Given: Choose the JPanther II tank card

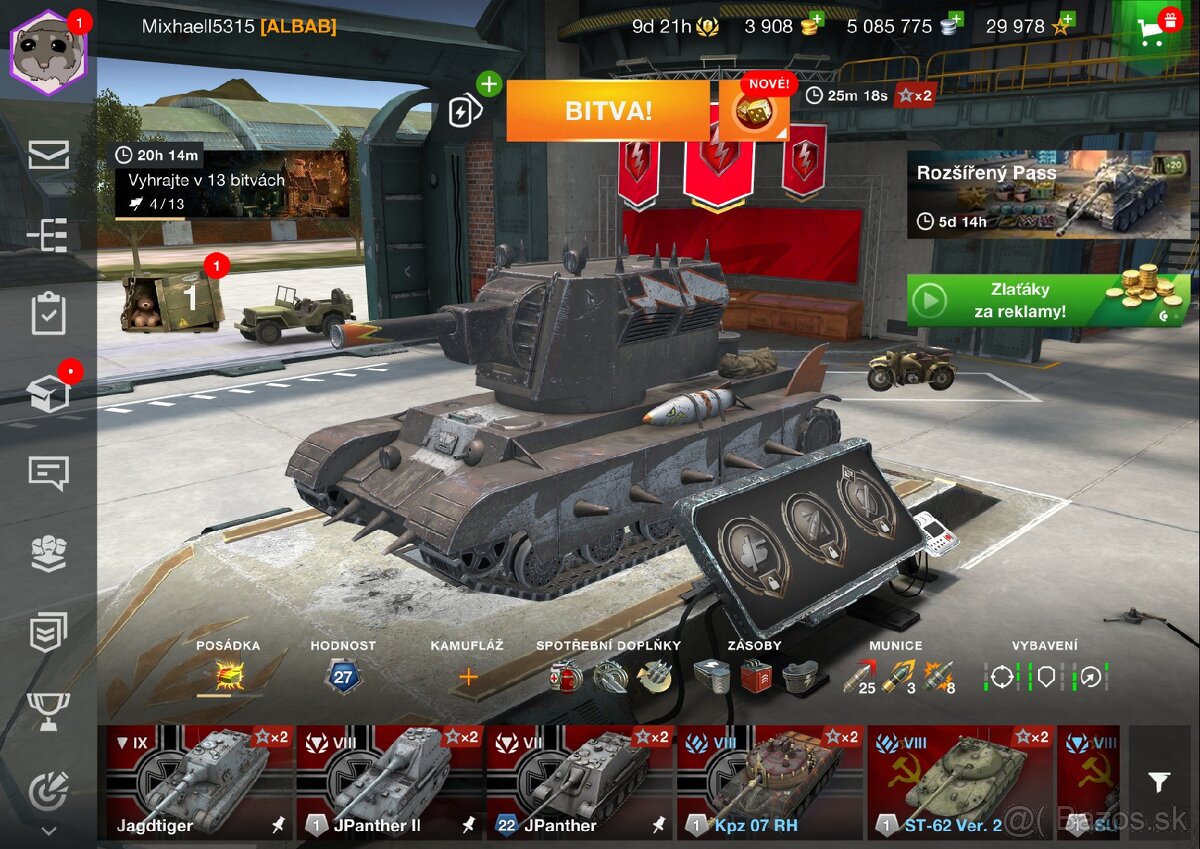Looking at the screenshot, I should pos(389,782).
